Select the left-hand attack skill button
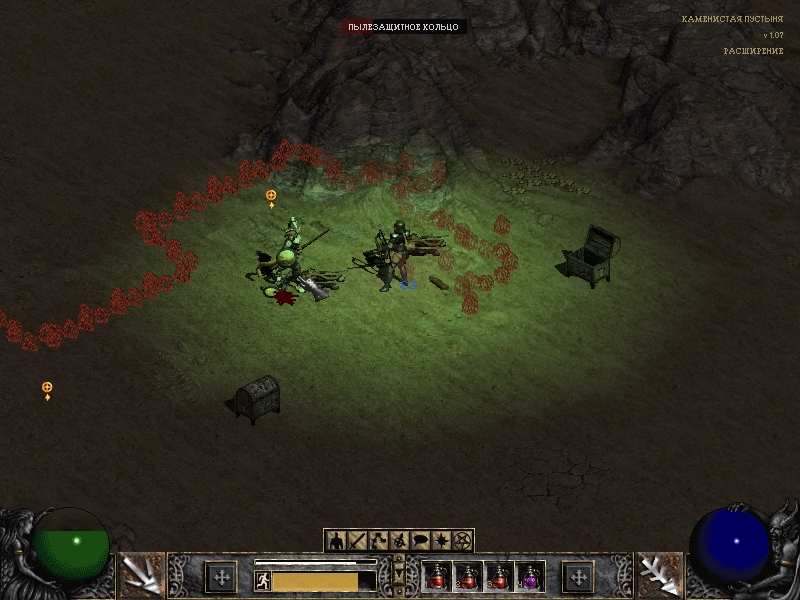 141,575
